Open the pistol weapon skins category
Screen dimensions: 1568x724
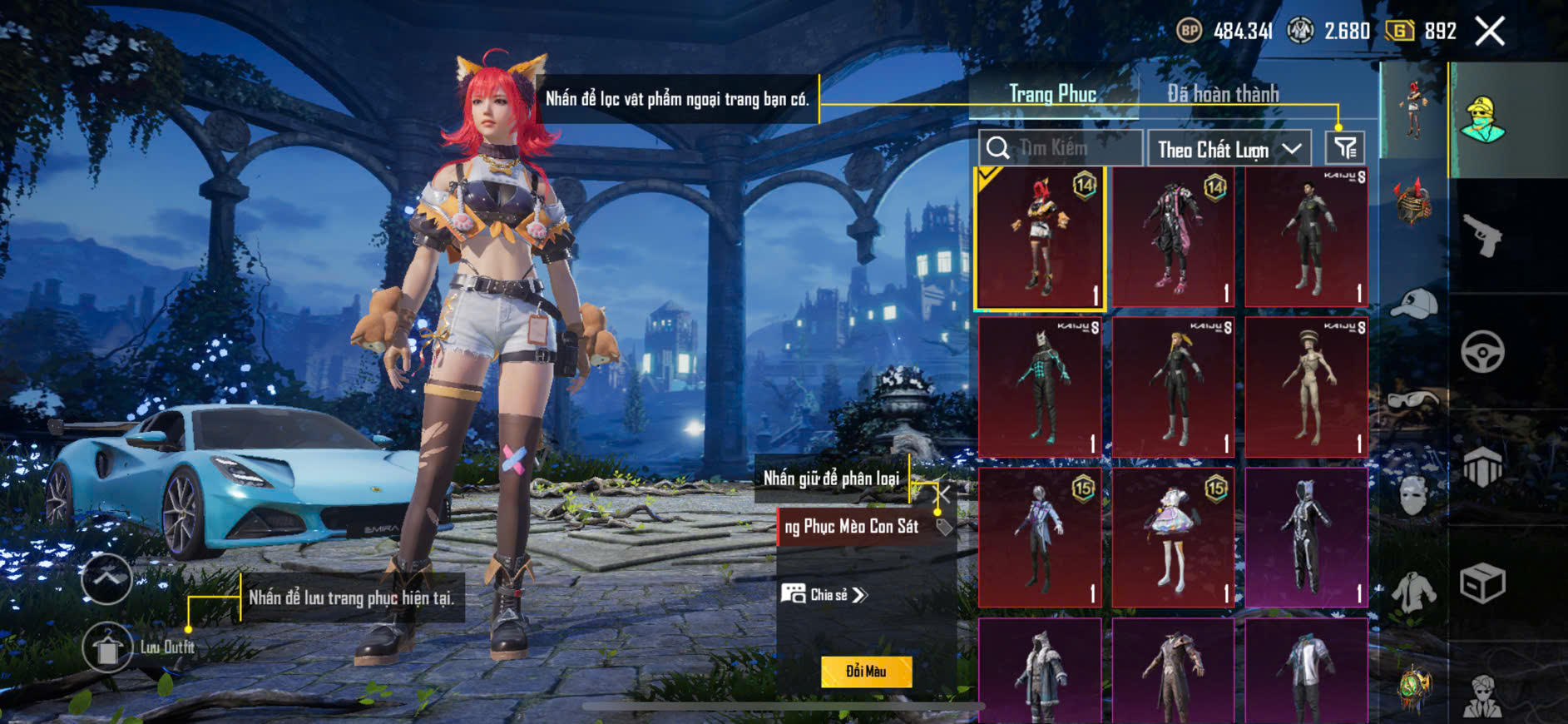pyautogui.click(x=1483, y=236)
